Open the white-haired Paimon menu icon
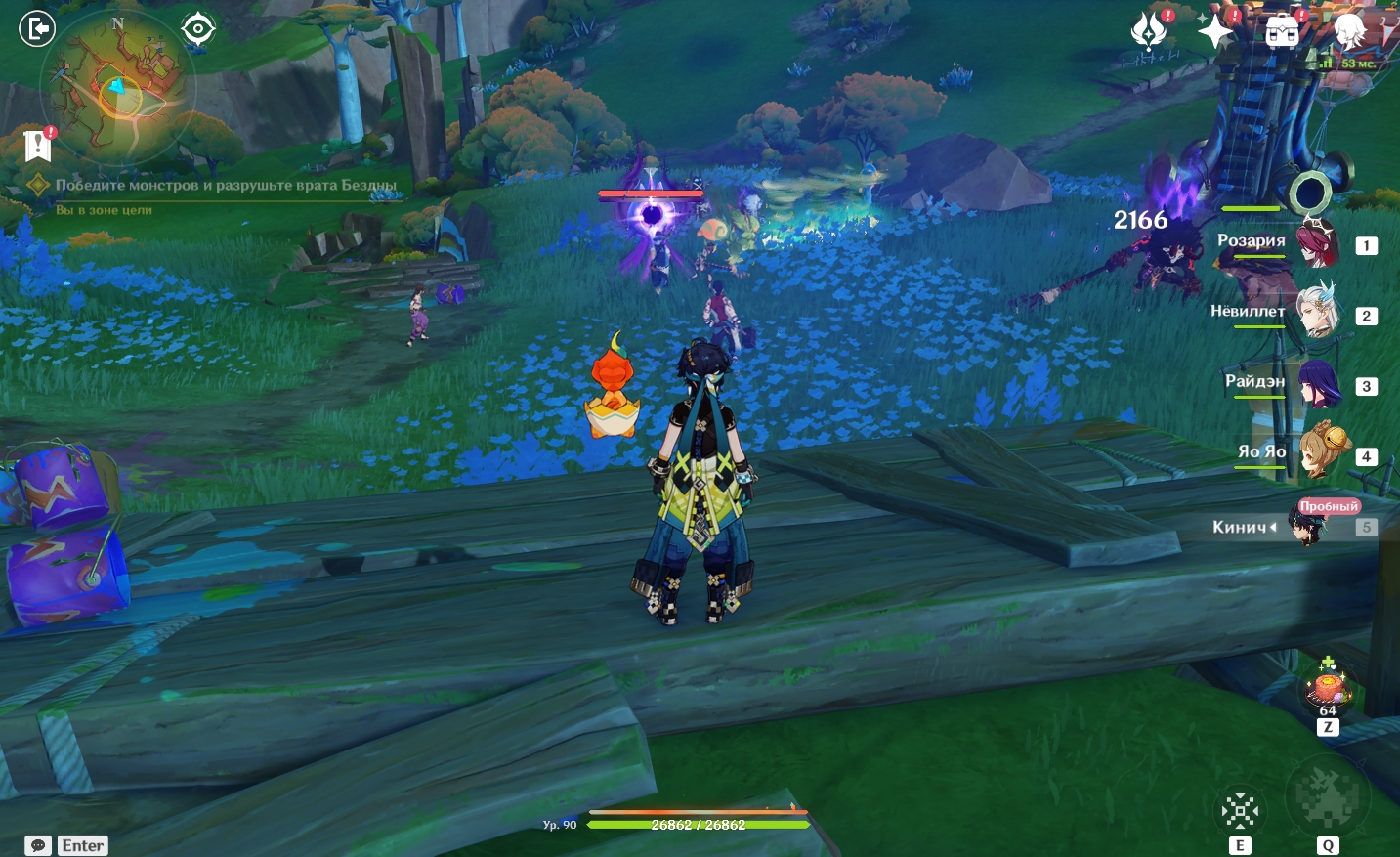Screen dimensions: 1400x857 [1350, 31]
